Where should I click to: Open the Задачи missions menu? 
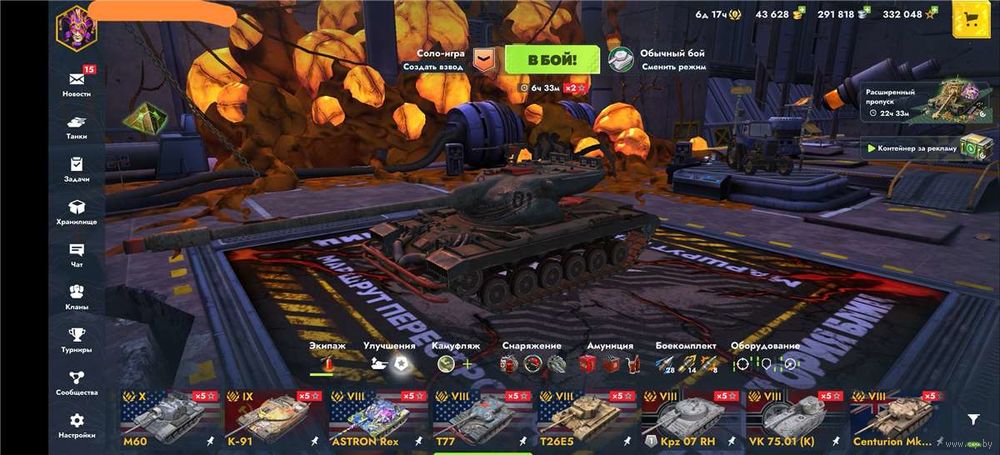(76, 168)
